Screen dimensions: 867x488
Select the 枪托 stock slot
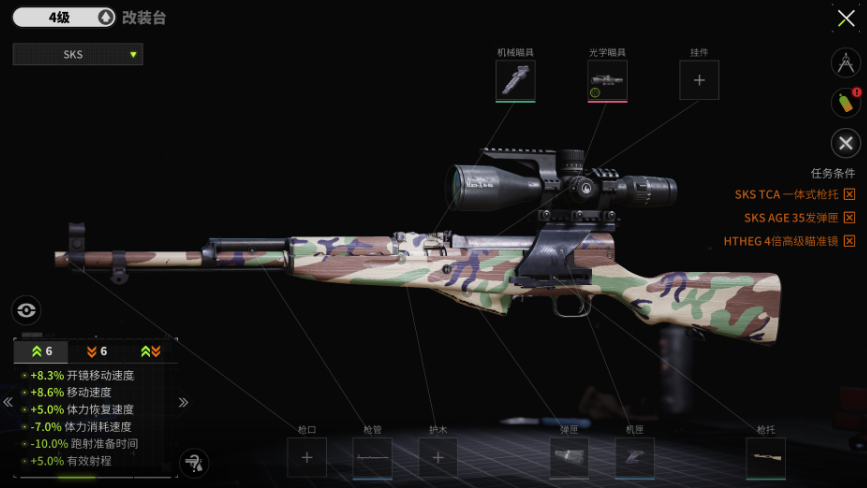(765, 458)
